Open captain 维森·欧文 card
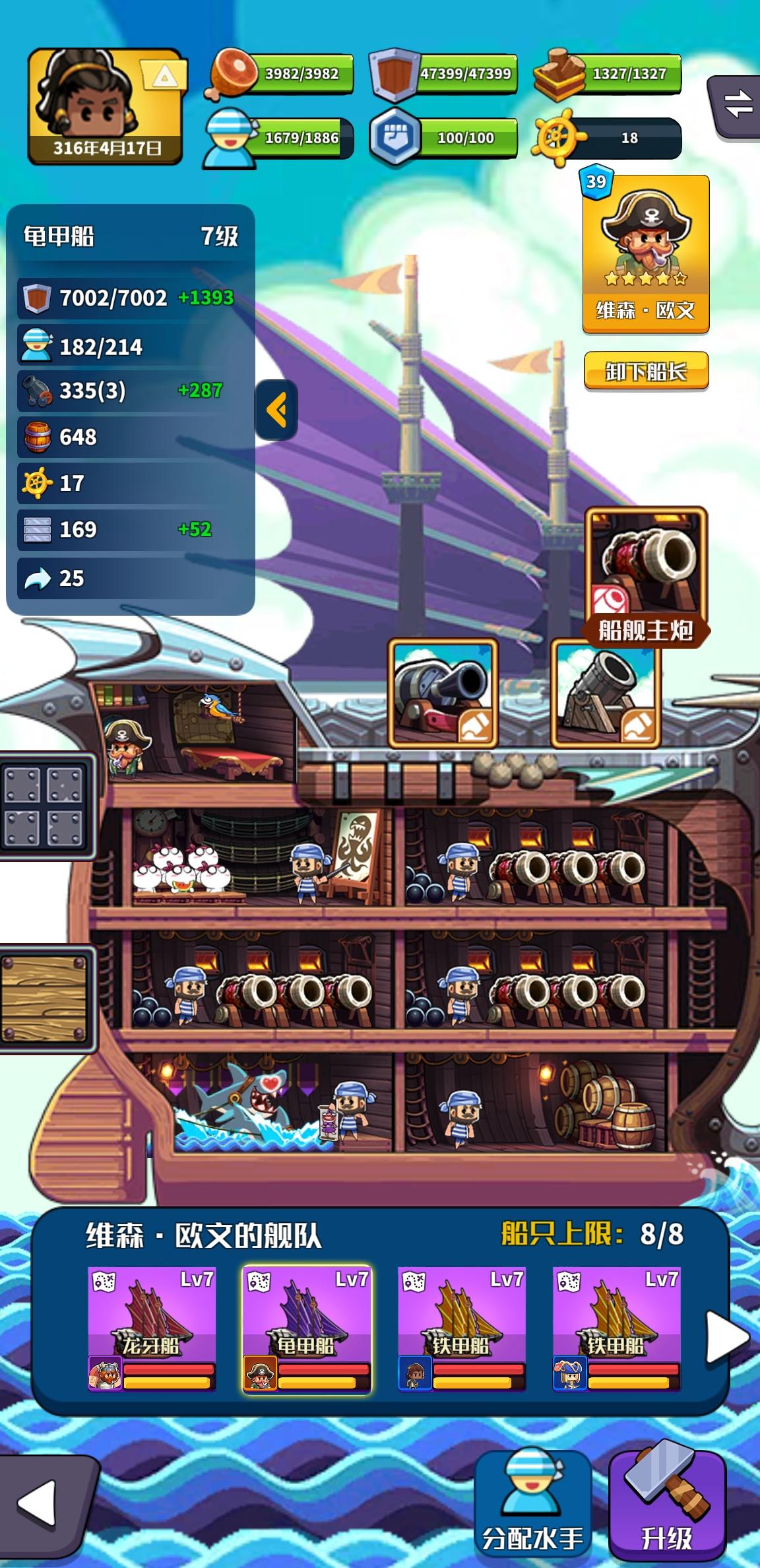The width and height of the screenshot is (760, 1568). click(645, 254)
